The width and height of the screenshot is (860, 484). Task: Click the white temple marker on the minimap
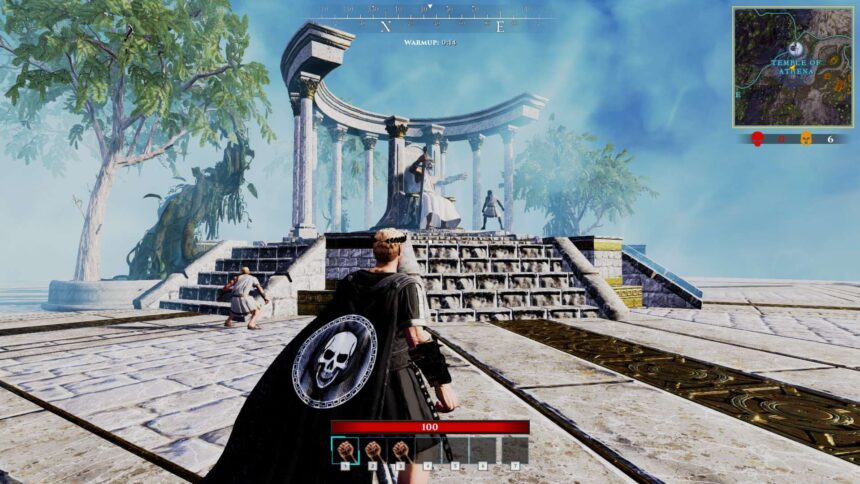click(794, 48)
